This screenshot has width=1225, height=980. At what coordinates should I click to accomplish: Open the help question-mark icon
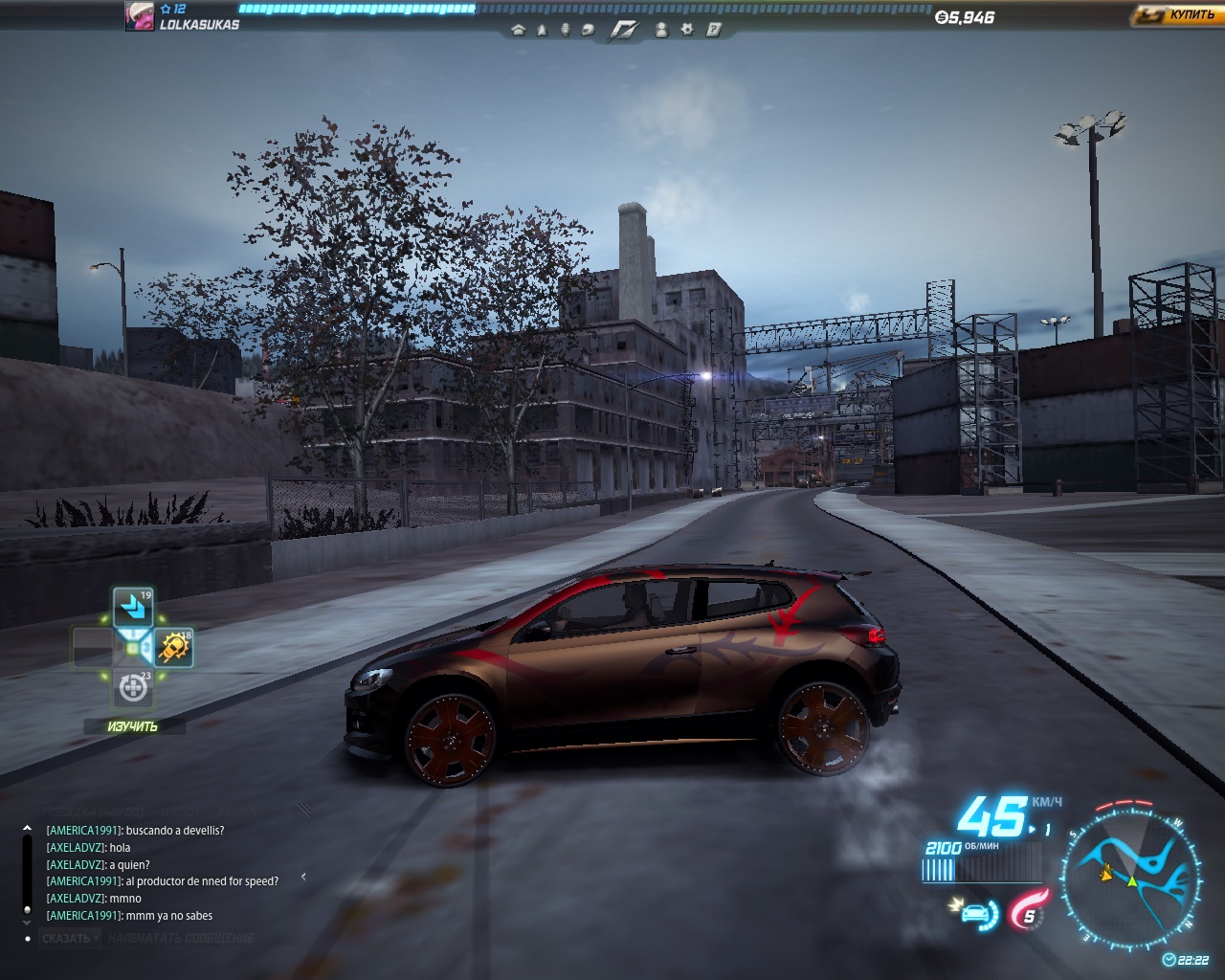713,30
